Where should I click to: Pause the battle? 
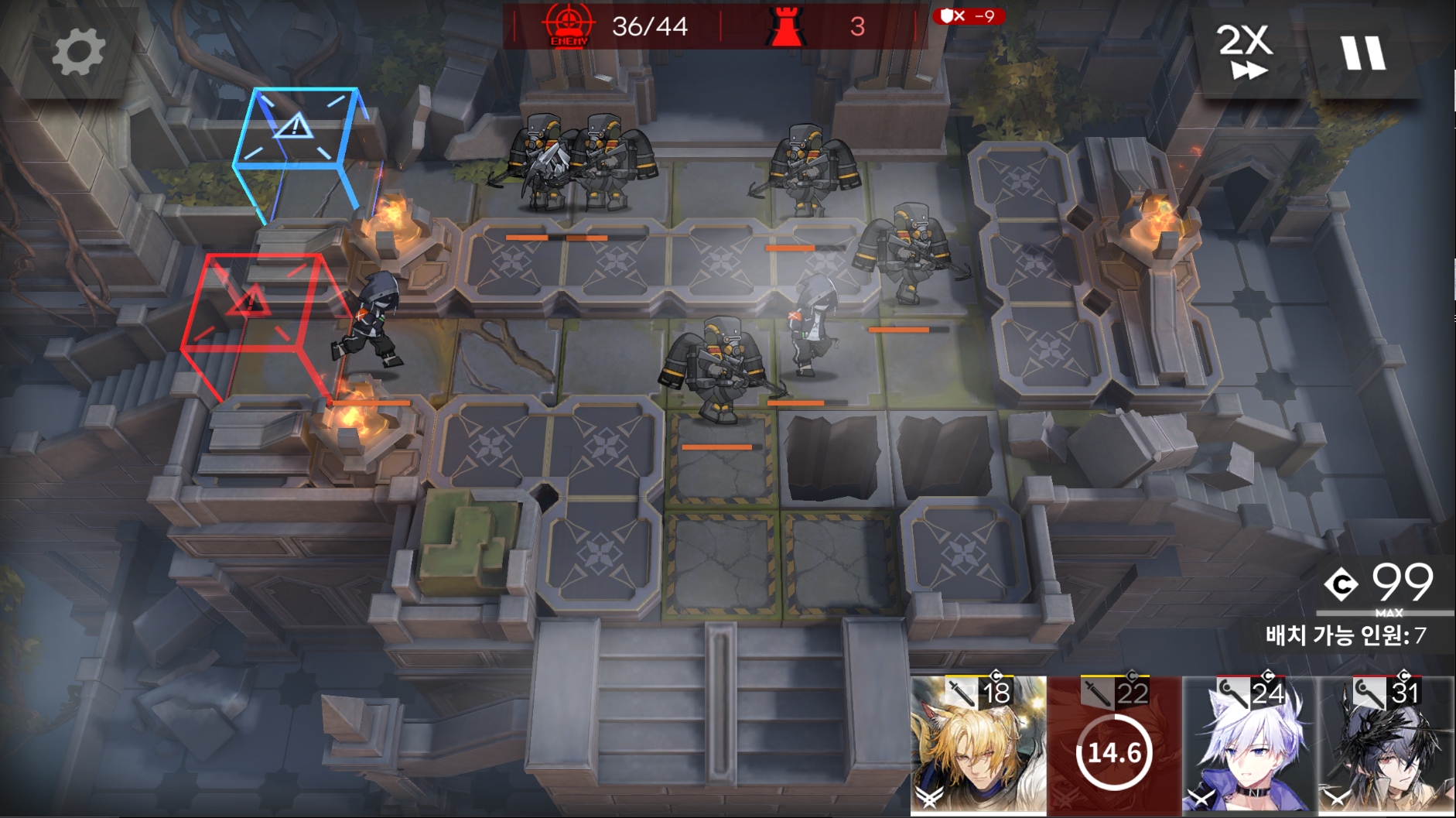(x=1364, y=53)
